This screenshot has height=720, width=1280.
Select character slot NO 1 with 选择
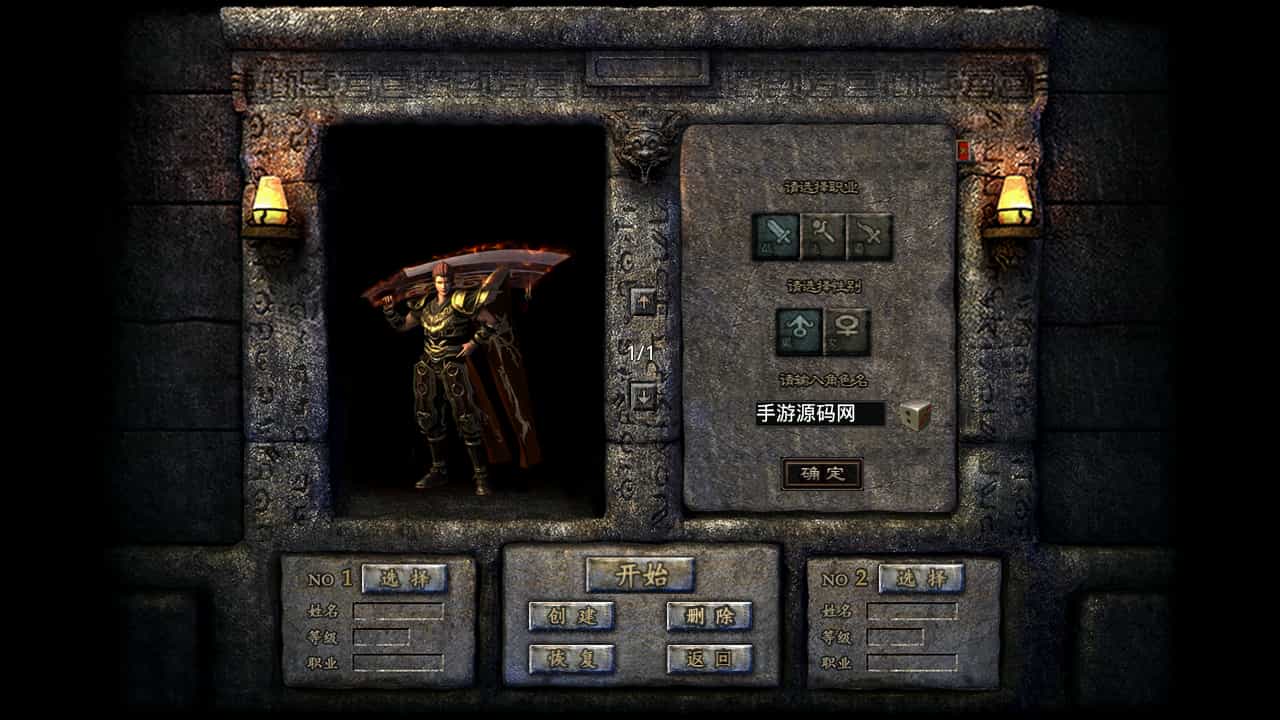404,578
